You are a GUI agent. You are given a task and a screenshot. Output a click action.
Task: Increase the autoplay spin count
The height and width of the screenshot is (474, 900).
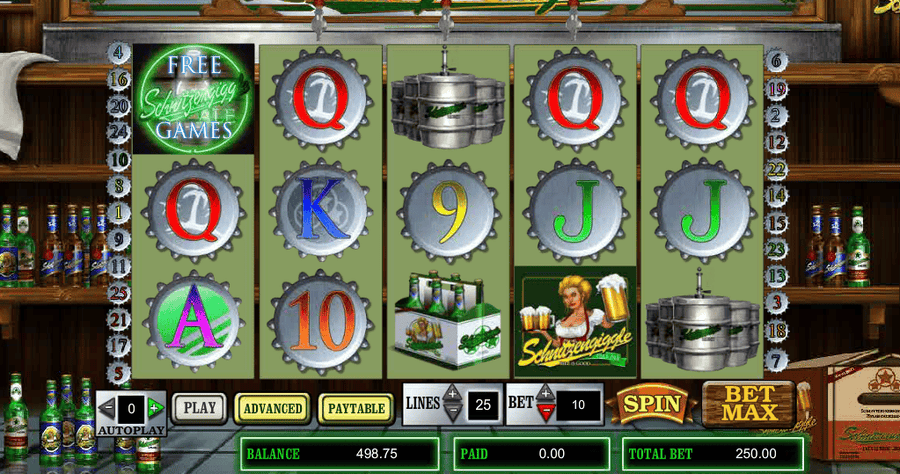tap(155, 408)
